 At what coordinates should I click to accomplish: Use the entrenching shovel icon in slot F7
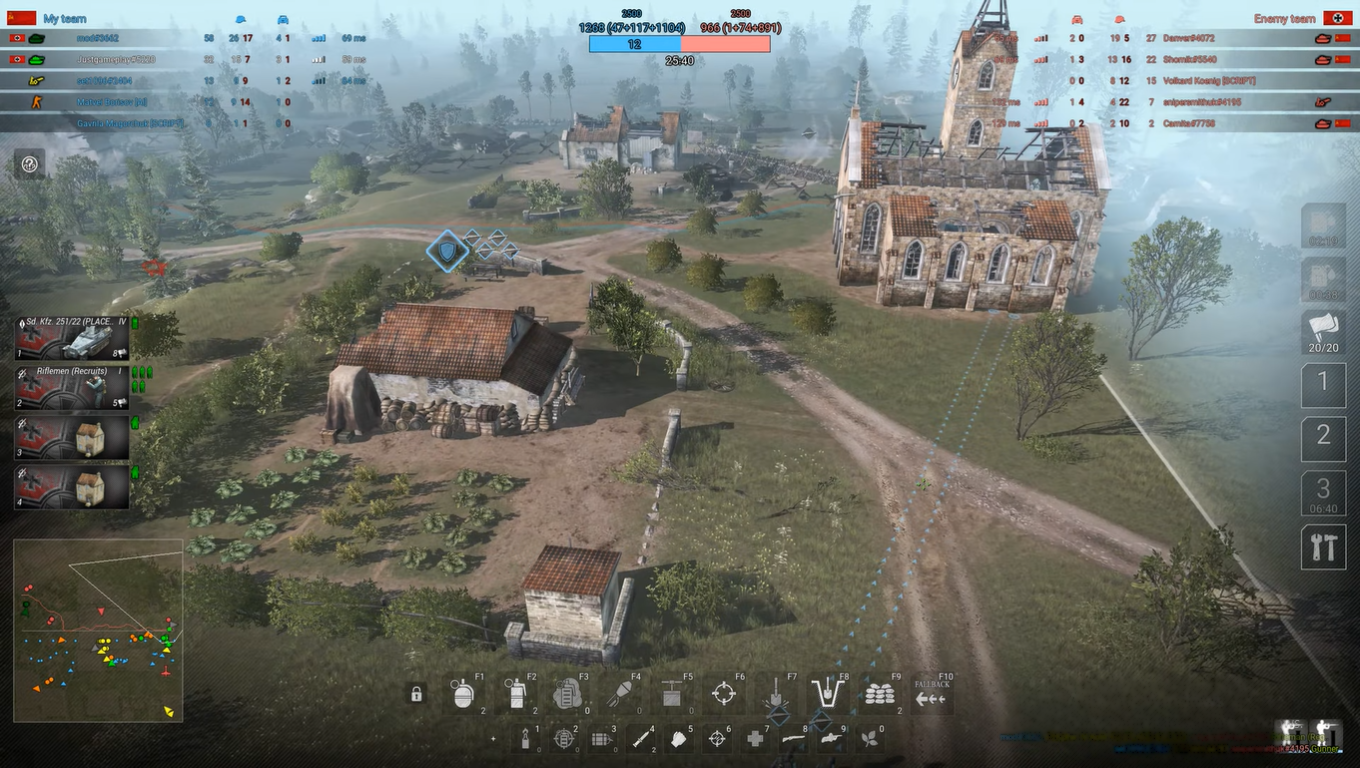tap(778, 693)
